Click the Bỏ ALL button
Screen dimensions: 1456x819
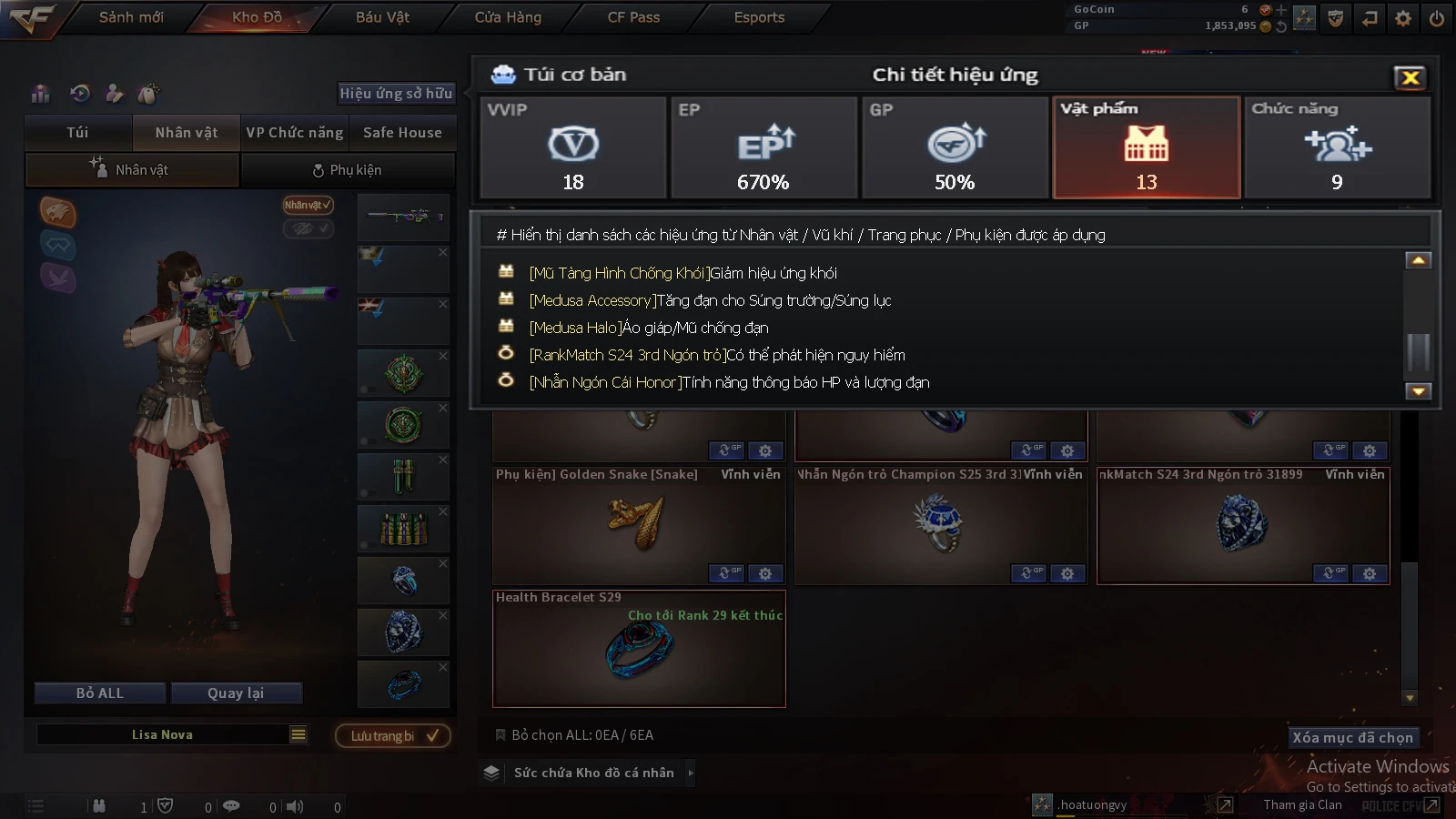[x=100, y=693]
